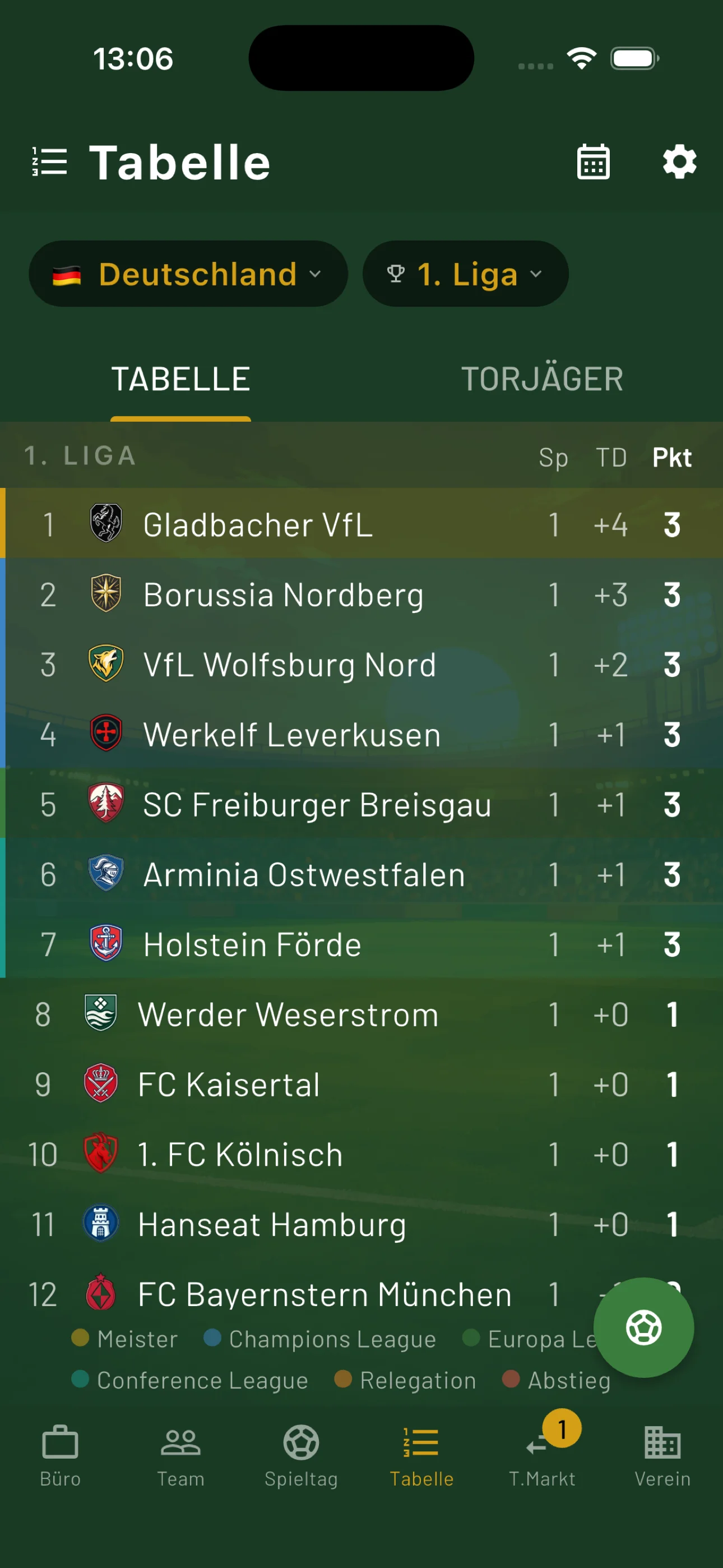Select Werder Weserstrom table row
723x1568 pixels.
[x=361, y=1014]
